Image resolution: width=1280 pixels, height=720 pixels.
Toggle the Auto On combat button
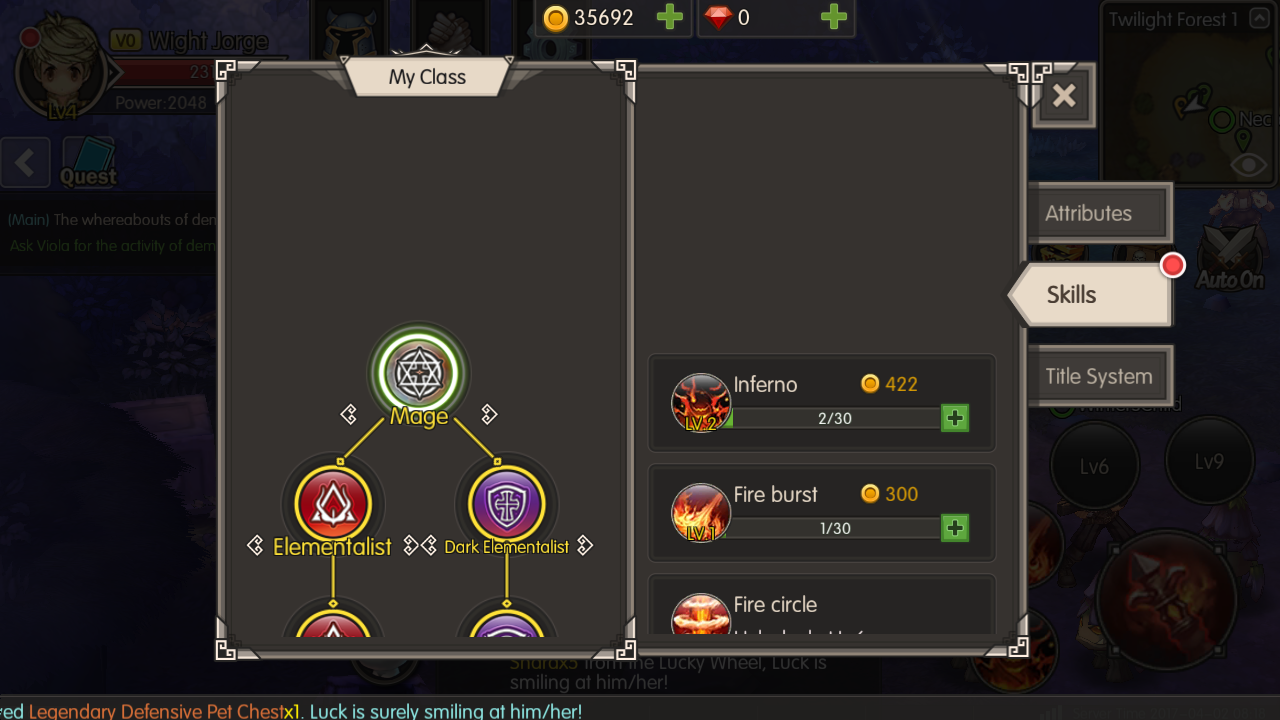point(1230,256)
